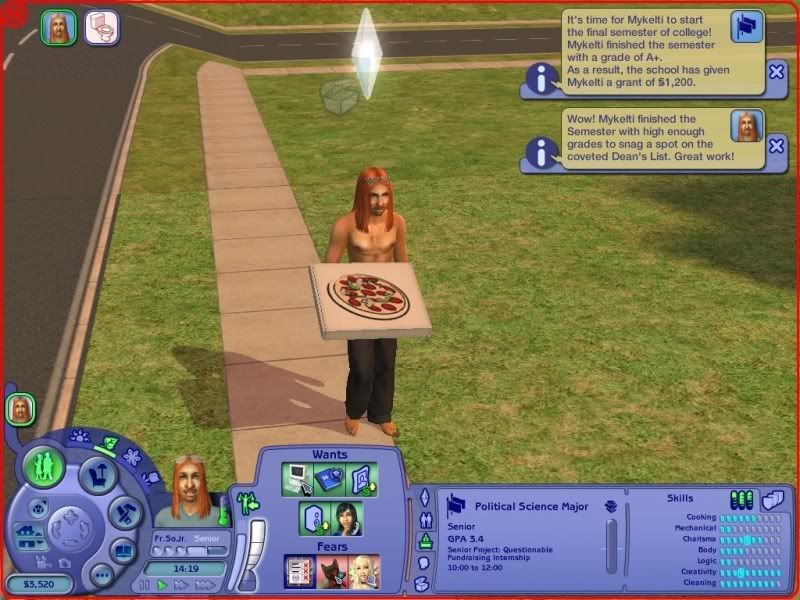The width and height of the screenshot is (800, 600).
Task: Open the major selection button beside Political Science
Action: coord(610,507)
